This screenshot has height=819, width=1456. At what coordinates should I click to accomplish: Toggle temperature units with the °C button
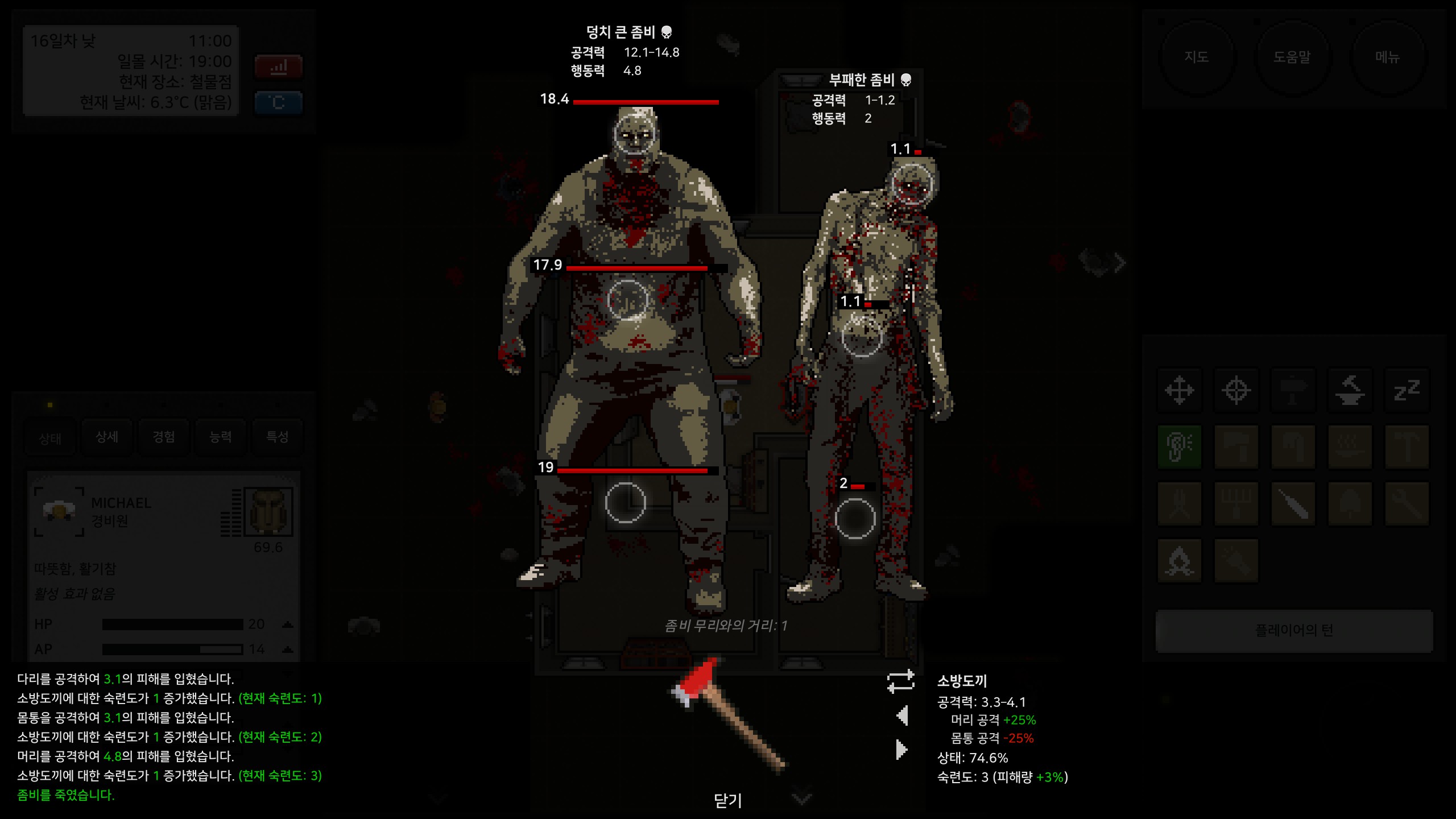pos(278,102)
